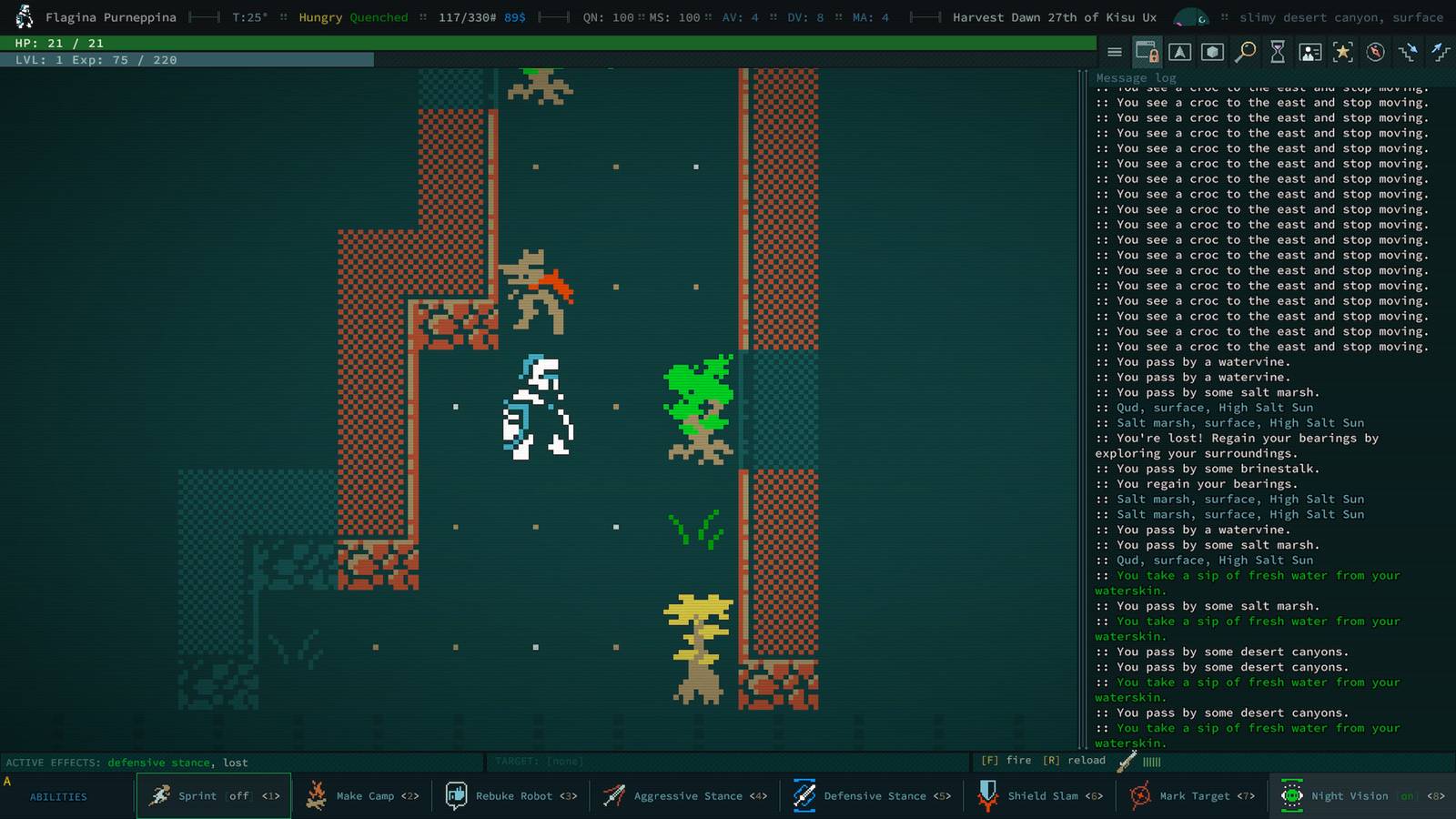Open the look/examine magnifying glass tool
The width and height of the screenshot is (1456, 819).
point(1246,52)
